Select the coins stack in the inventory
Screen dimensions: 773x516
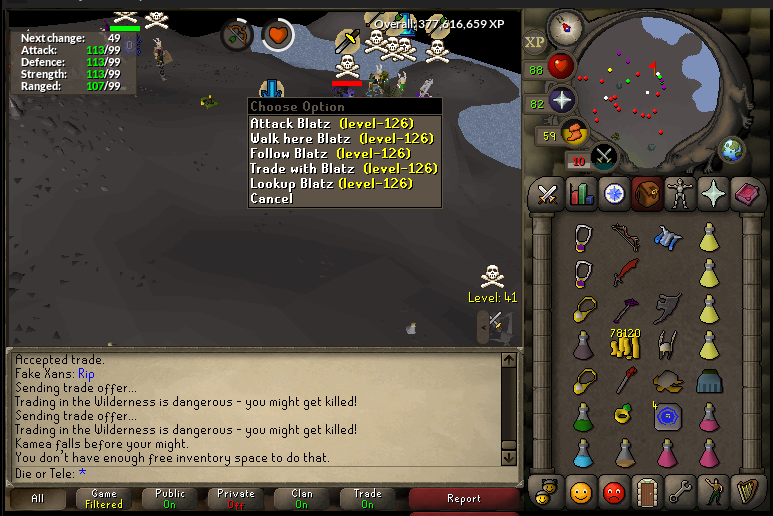pos(625,345)
